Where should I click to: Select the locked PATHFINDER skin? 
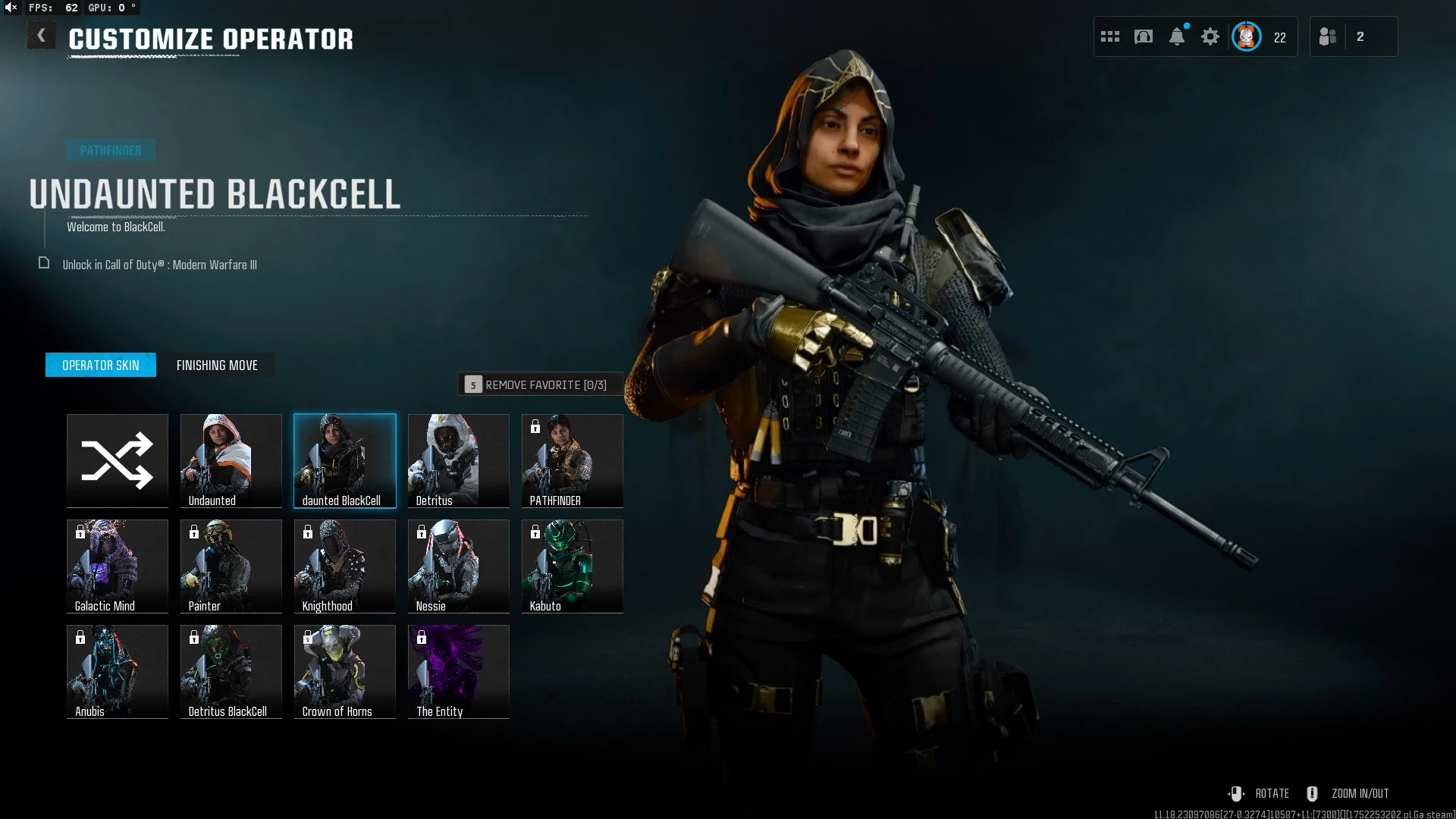tap(573, 460)
